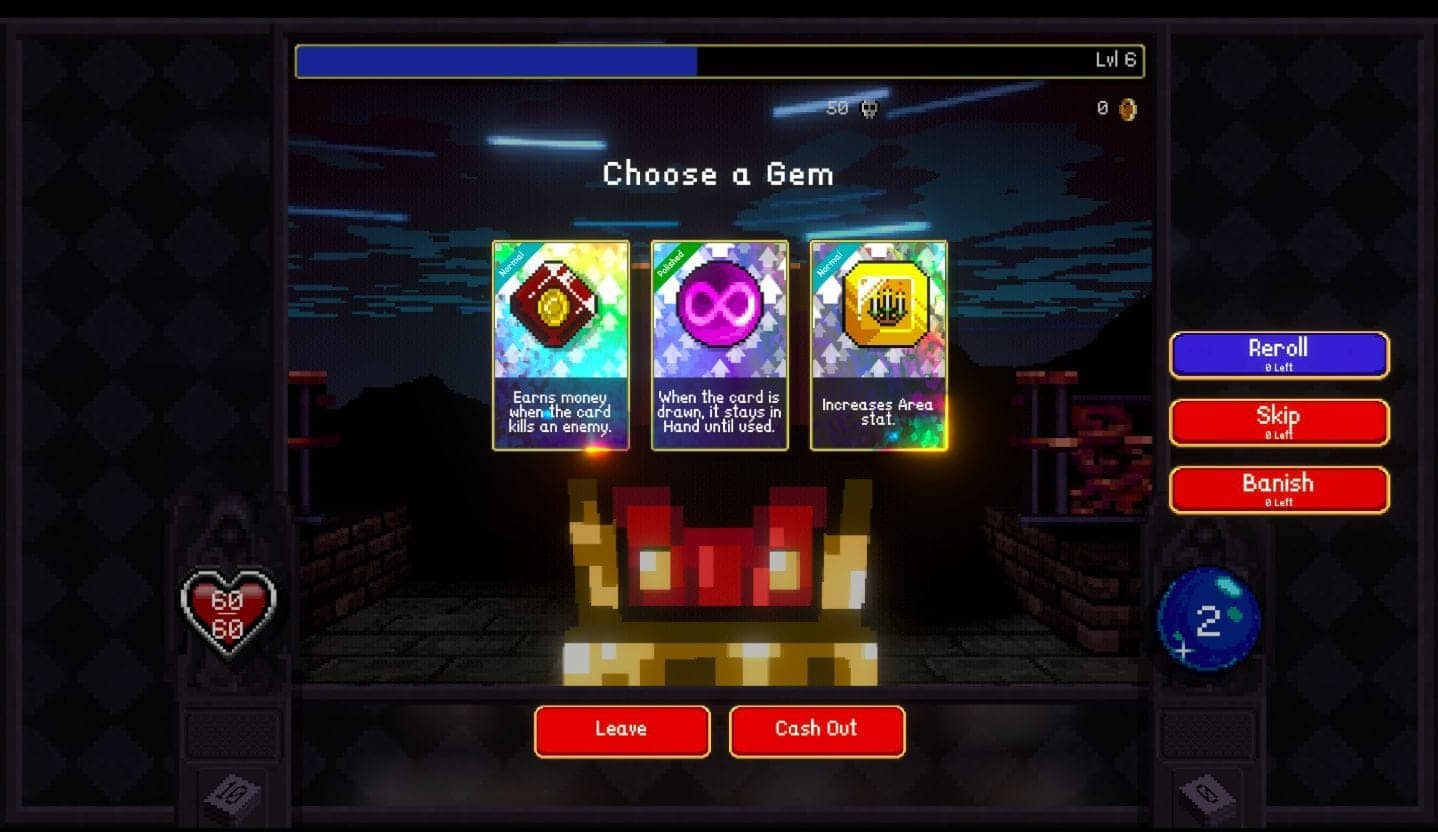
Task: Click the Leave button
Action: [x=621, y=730]
